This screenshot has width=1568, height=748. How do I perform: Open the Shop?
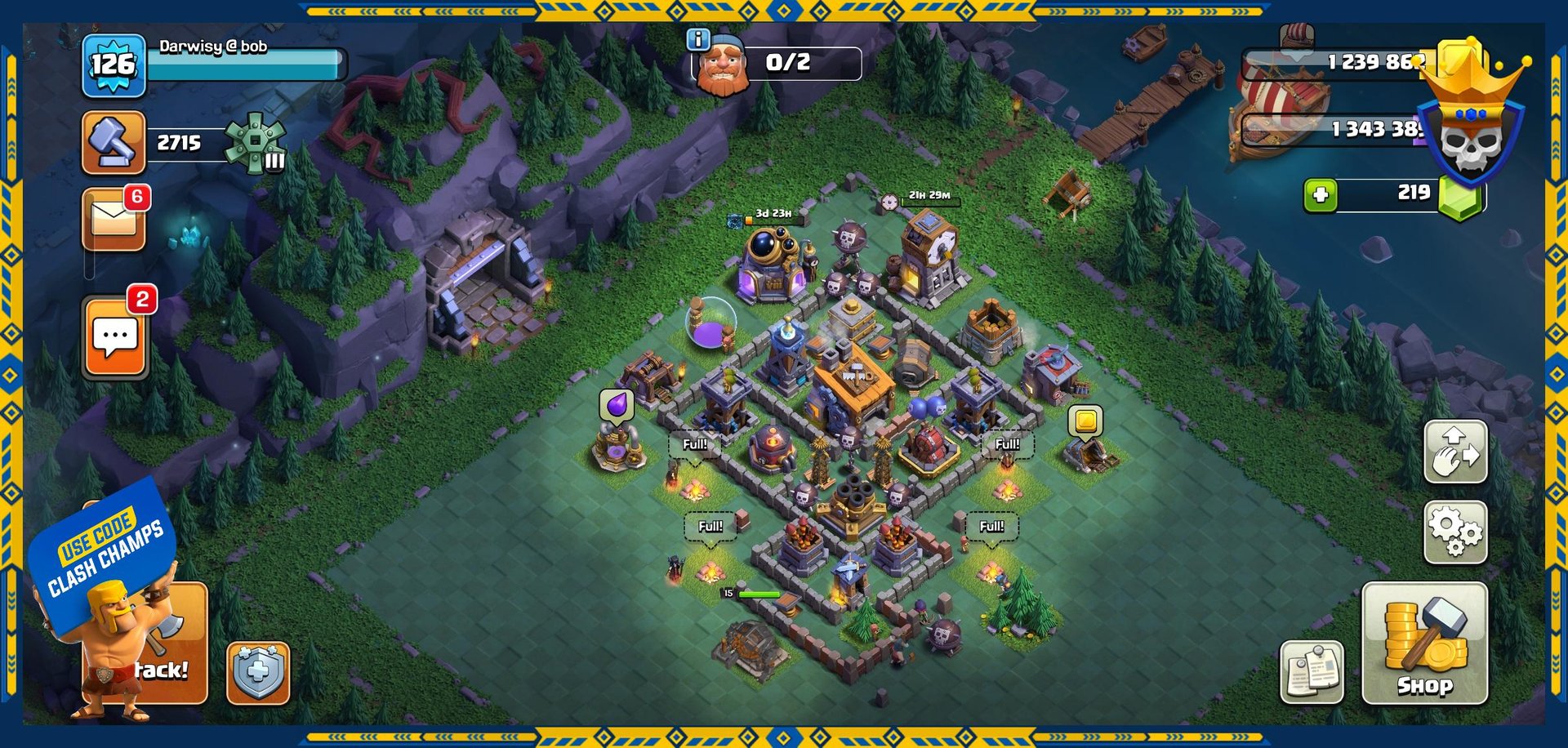coord(1424,643)
